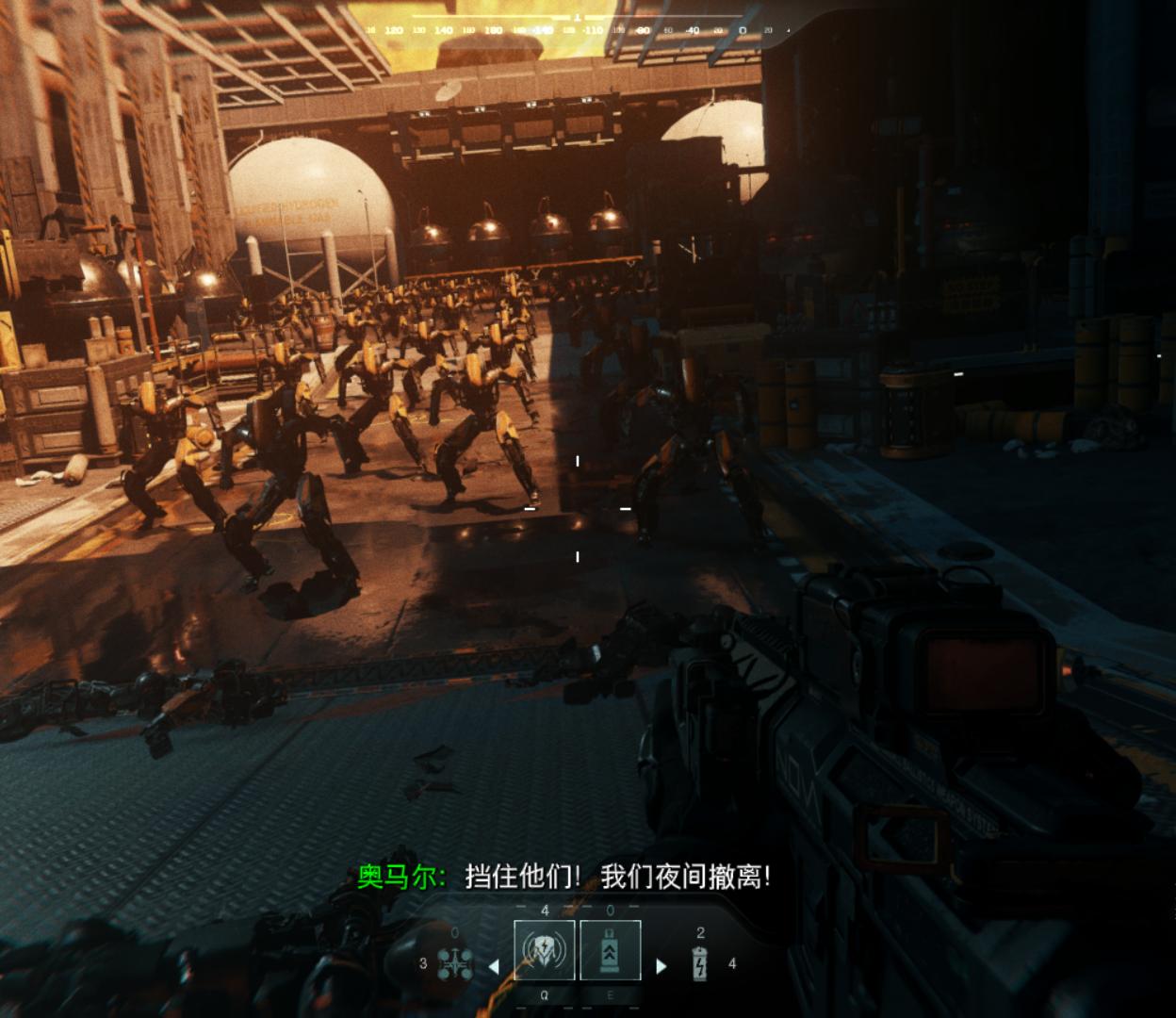Click the right arrow beside the equipment slots

point(661,965)
